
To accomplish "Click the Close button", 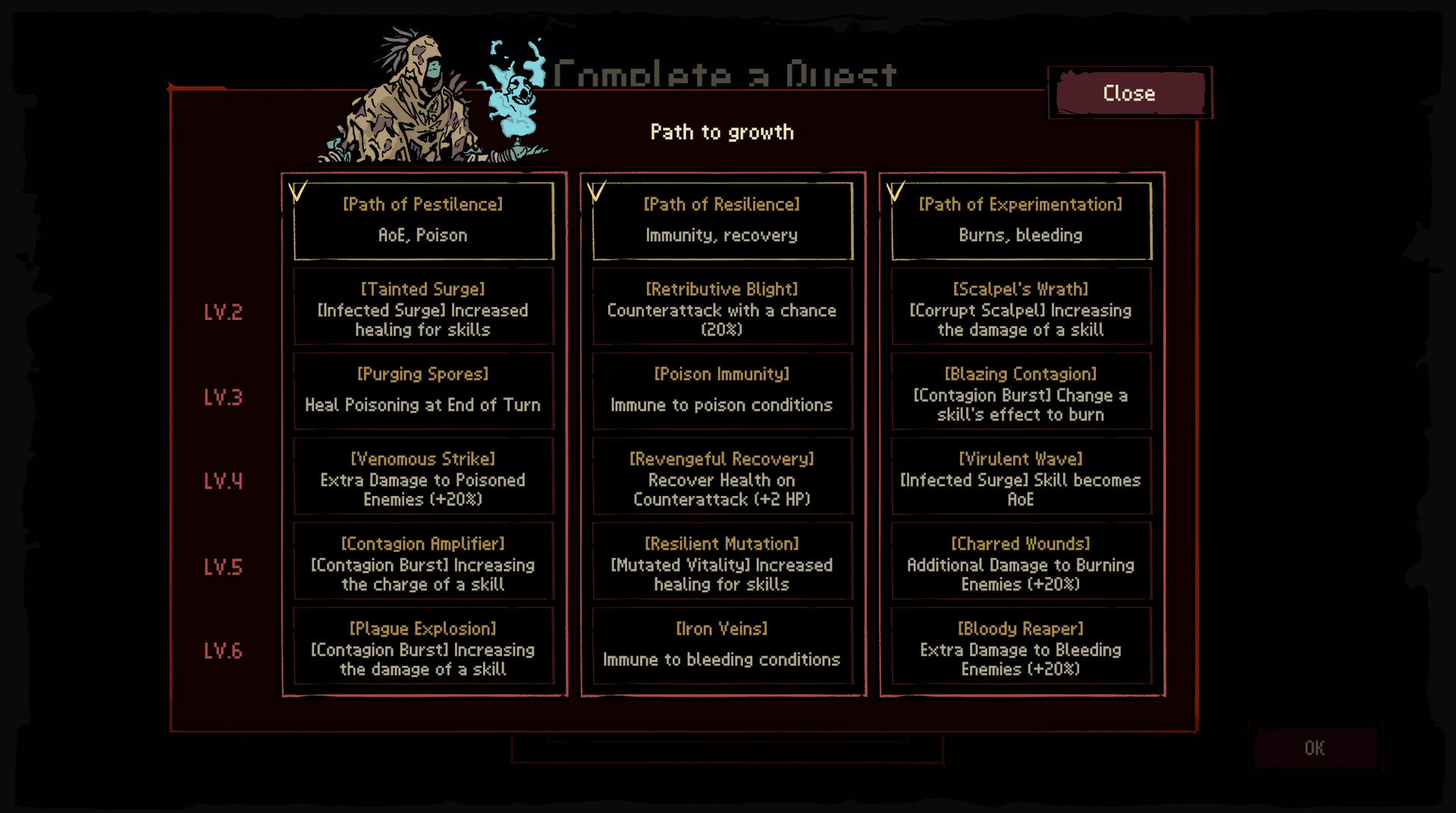I will point(1128,93).
